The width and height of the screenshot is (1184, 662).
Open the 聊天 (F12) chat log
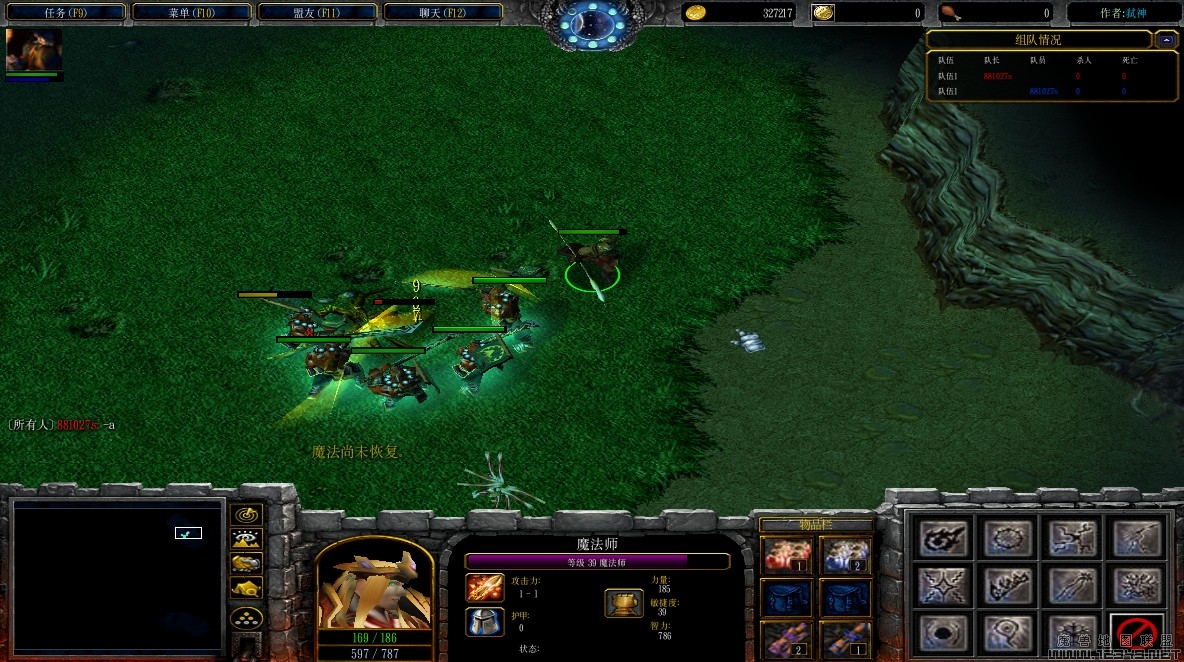442,13
